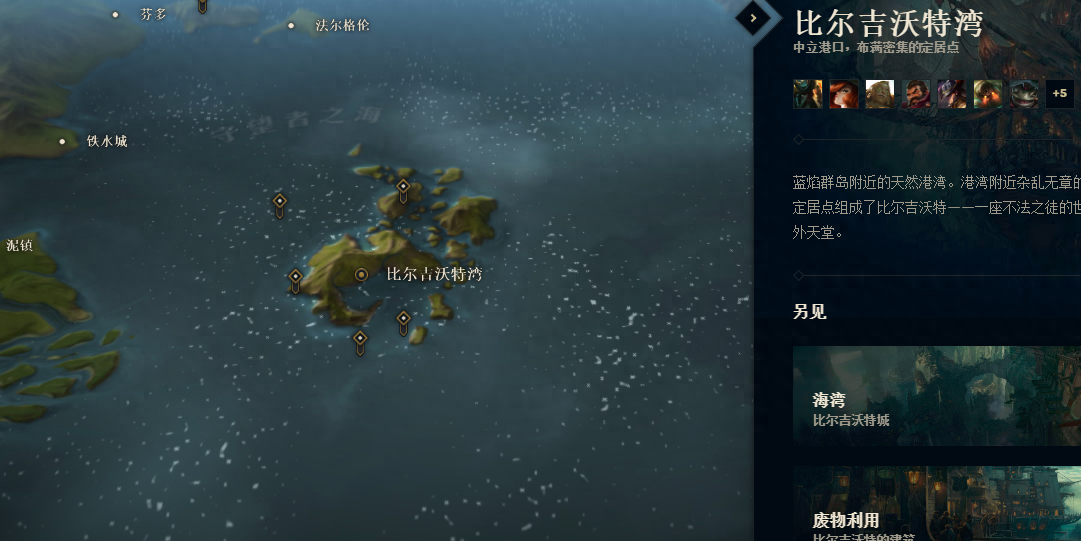Choose the Graves champion portrait
The height and width of the screenshot is (541, 1081).
pos(916,94)
